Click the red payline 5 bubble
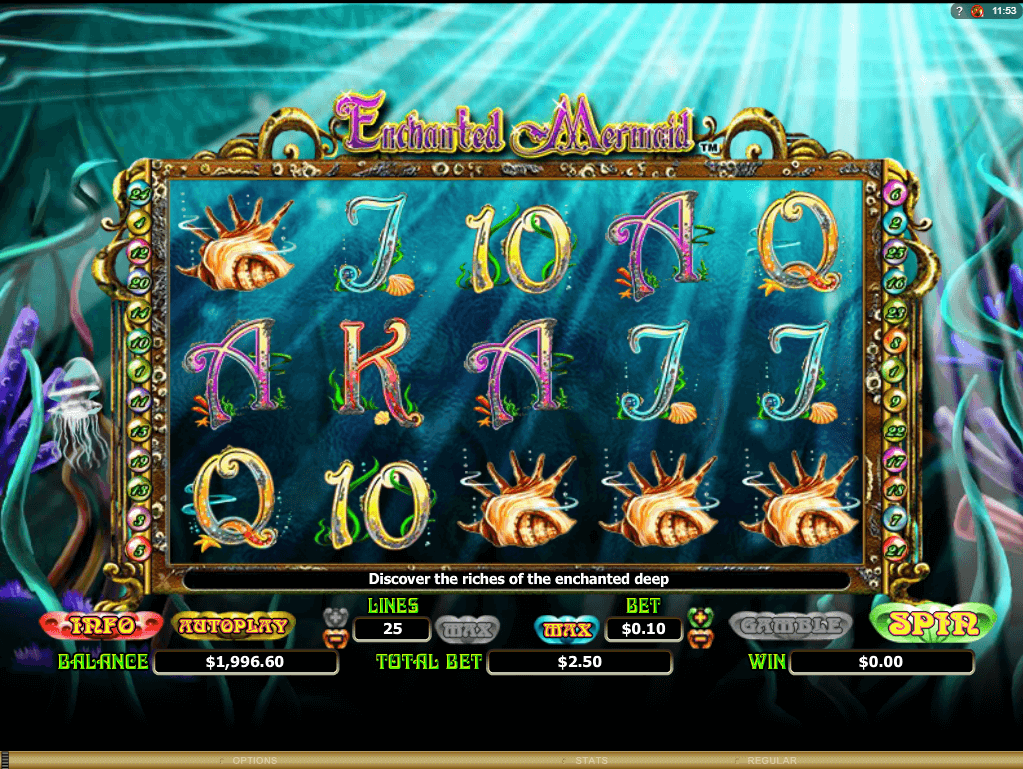1023x769 pixels. pos(140,546)
